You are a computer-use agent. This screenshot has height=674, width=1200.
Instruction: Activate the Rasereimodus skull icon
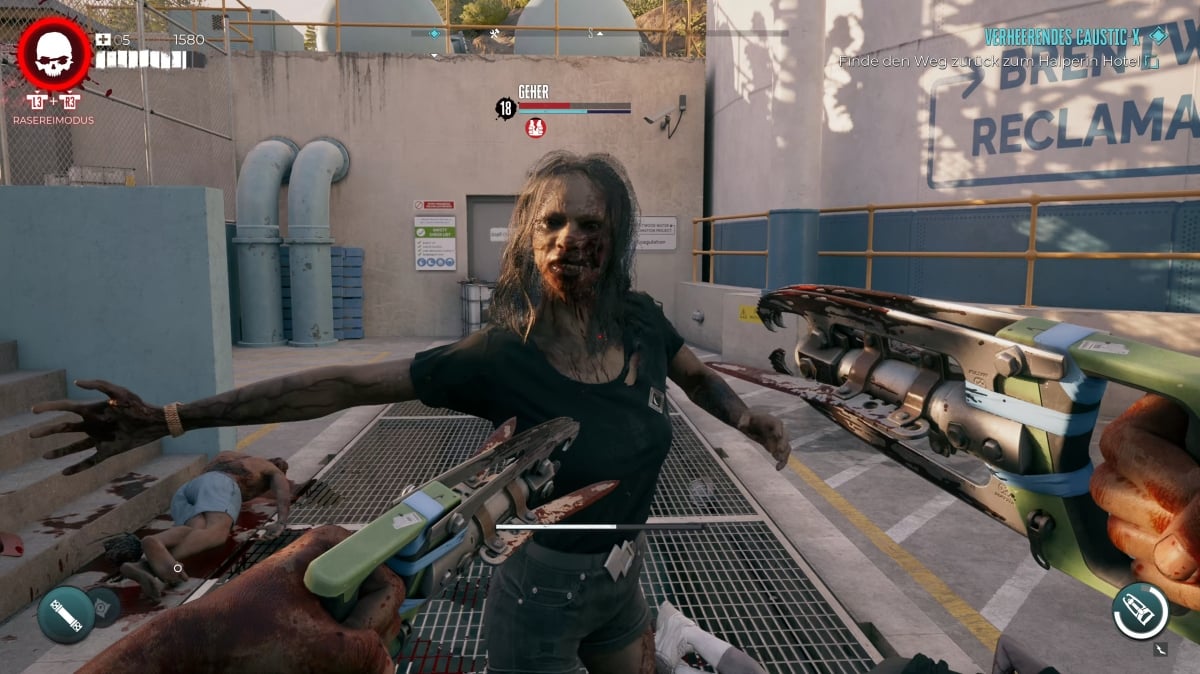(x=54, y=54)
